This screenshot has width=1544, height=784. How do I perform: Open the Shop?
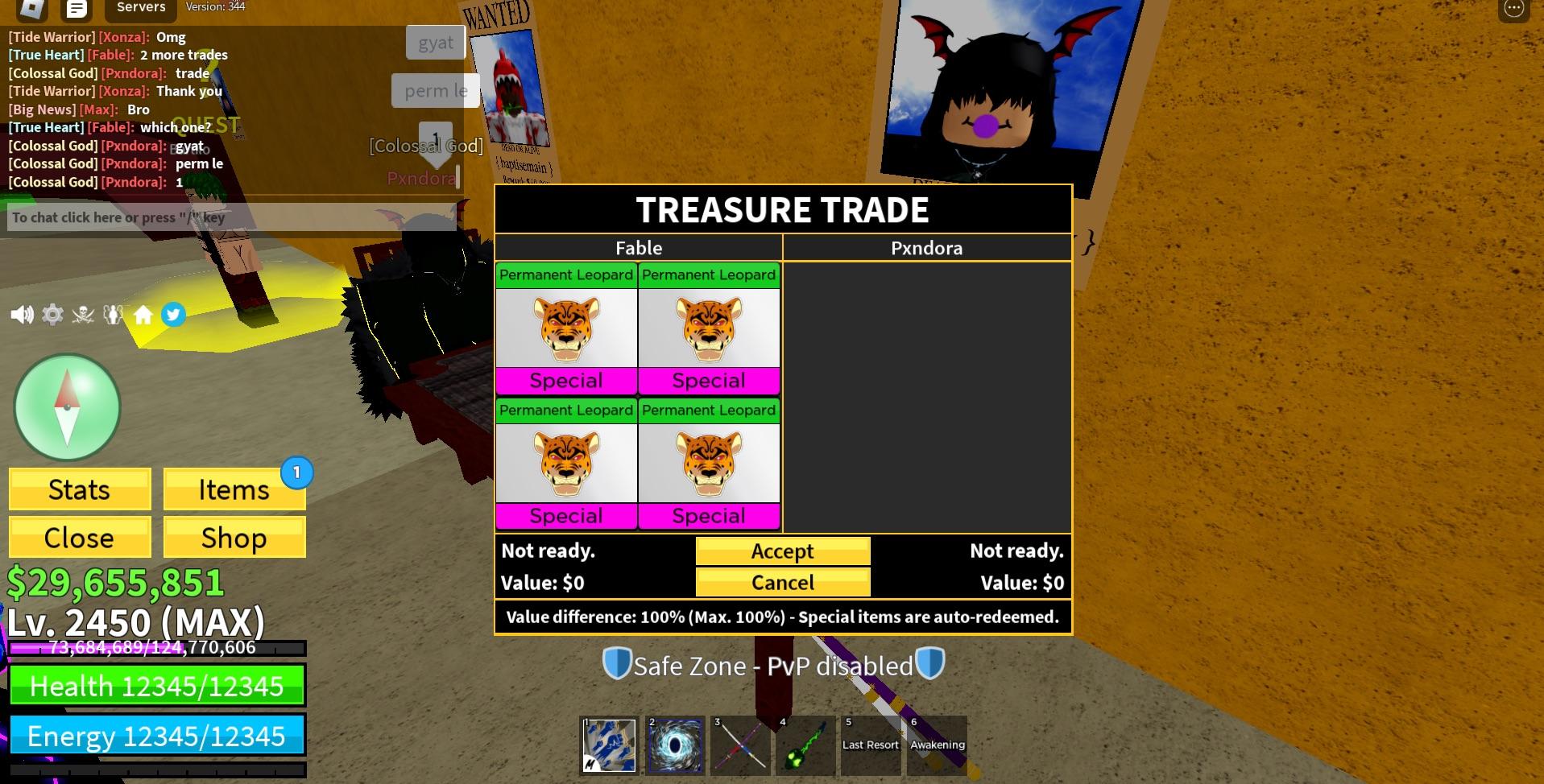coord(234,538)
